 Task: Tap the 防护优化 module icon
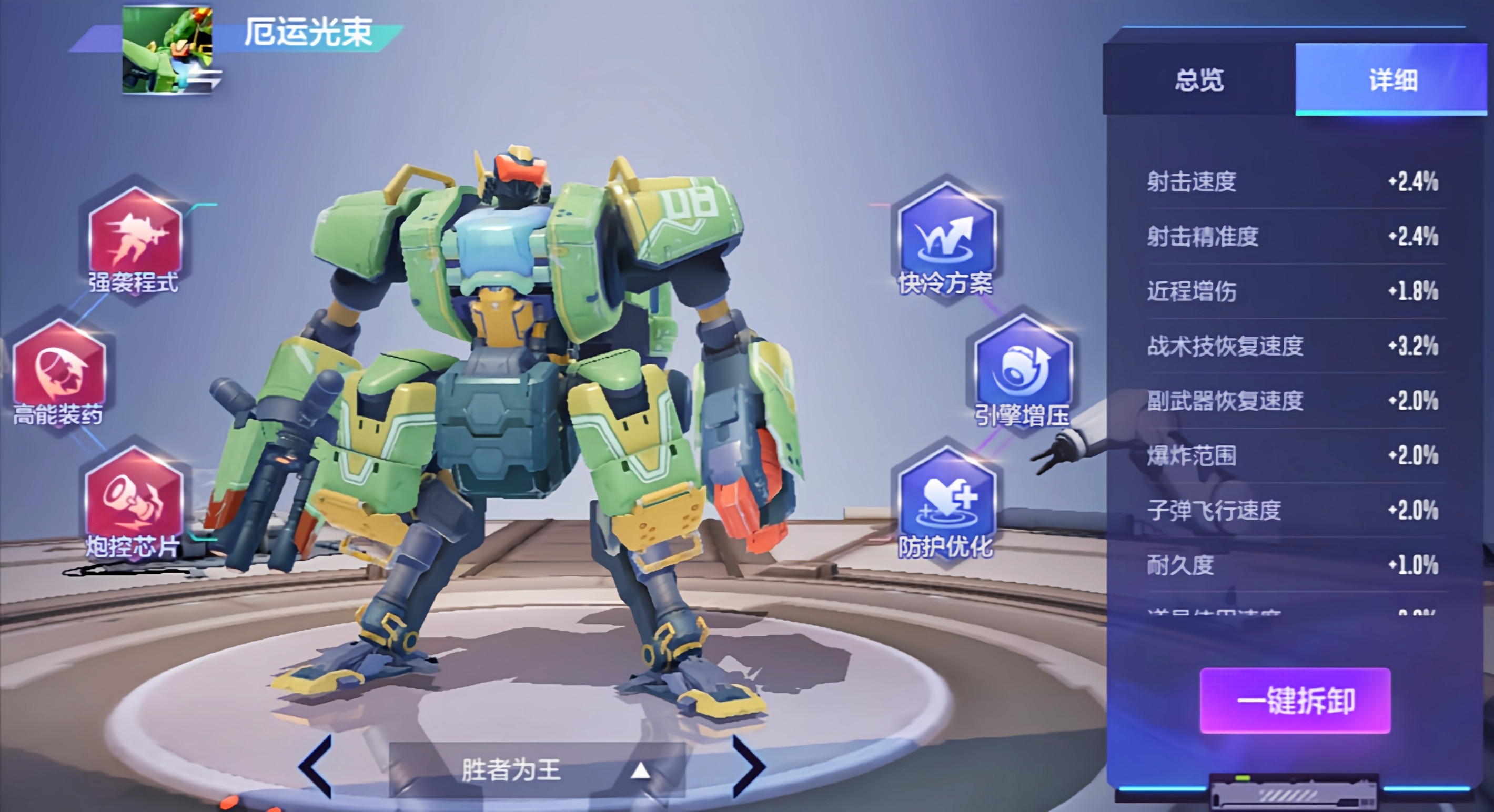[945, 499]
